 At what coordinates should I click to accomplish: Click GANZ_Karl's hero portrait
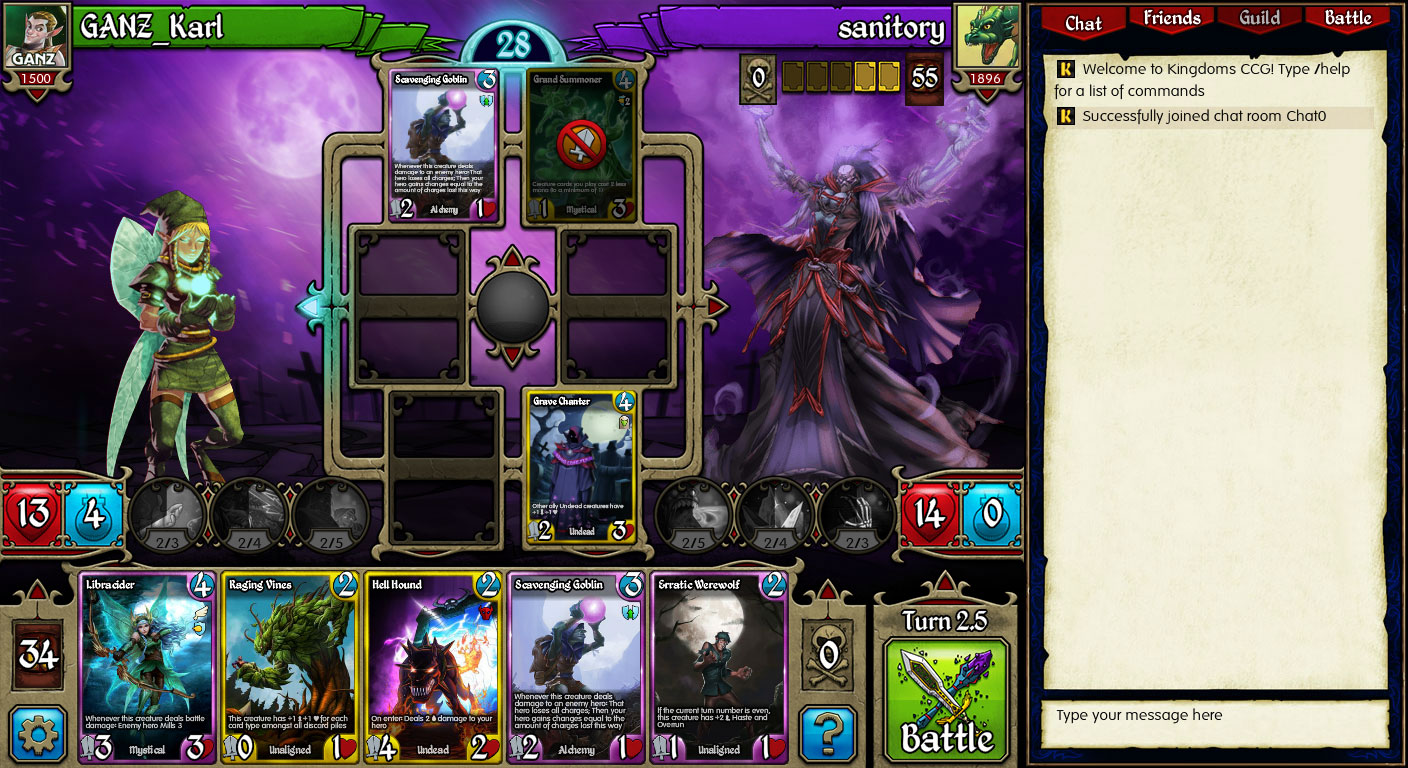(37, 35)
